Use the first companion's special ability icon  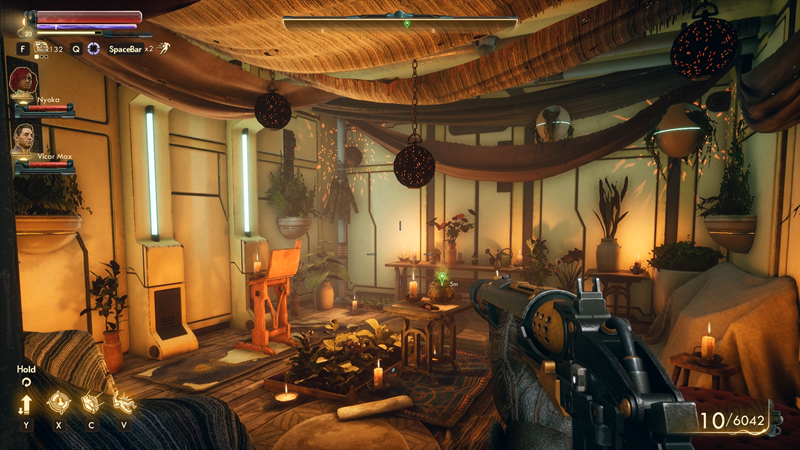point(90,403)
